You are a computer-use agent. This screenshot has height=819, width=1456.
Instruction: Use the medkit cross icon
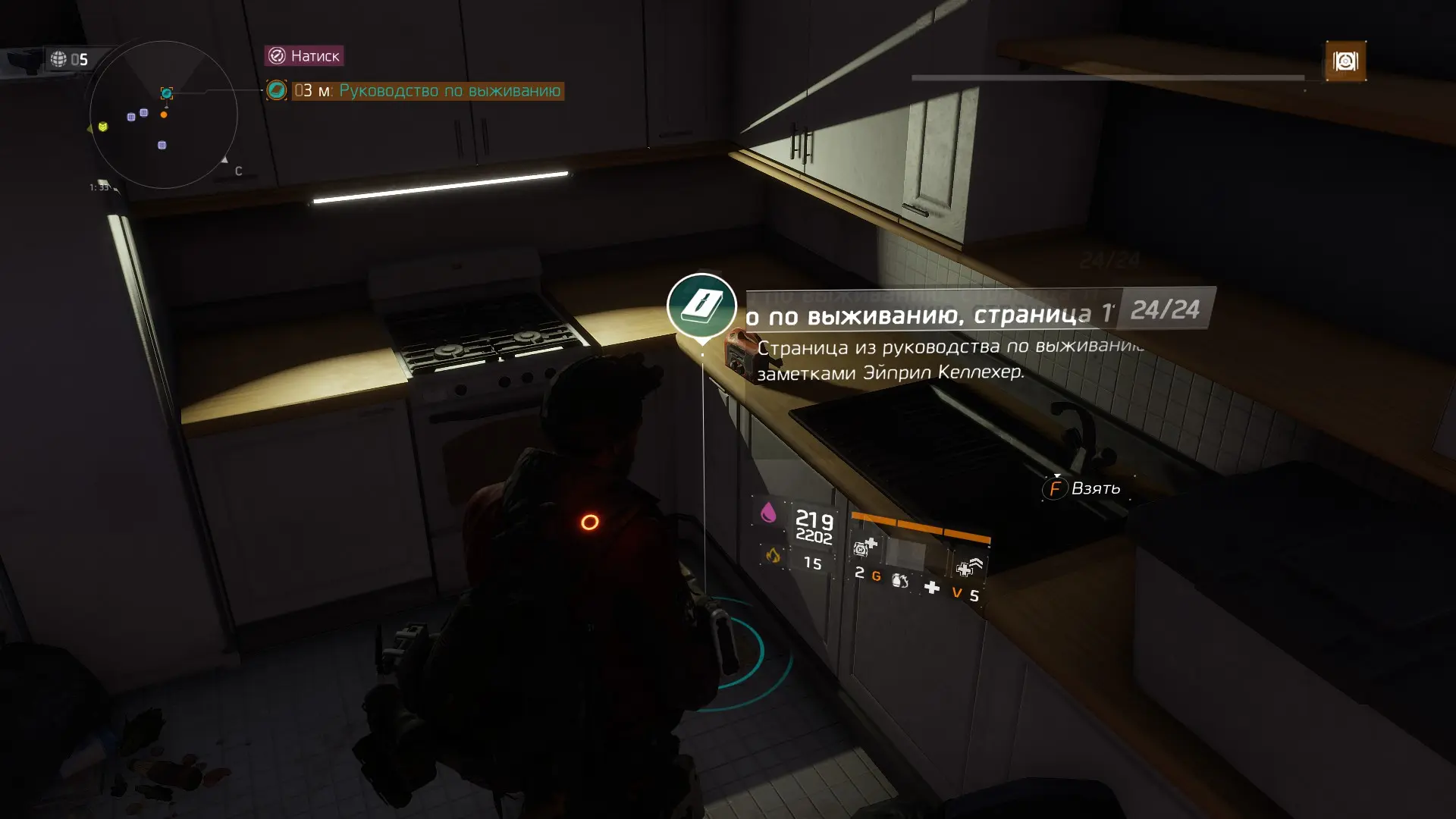[932, 588]
